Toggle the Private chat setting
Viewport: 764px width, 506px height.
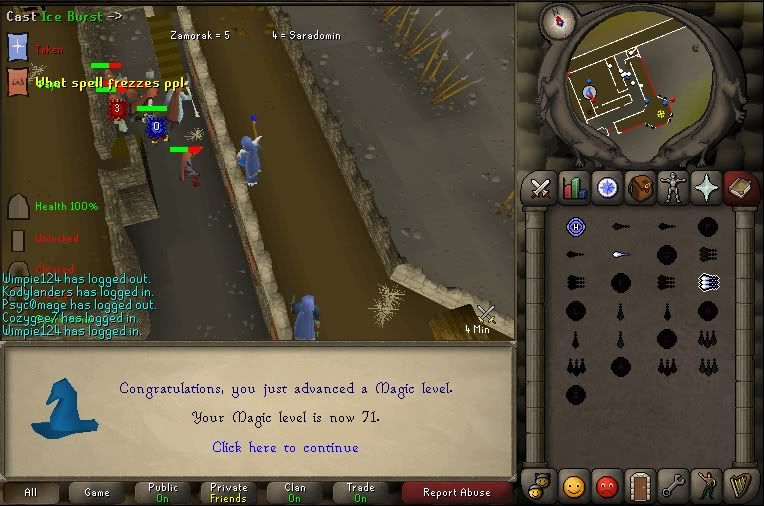(x=229, y=492)
